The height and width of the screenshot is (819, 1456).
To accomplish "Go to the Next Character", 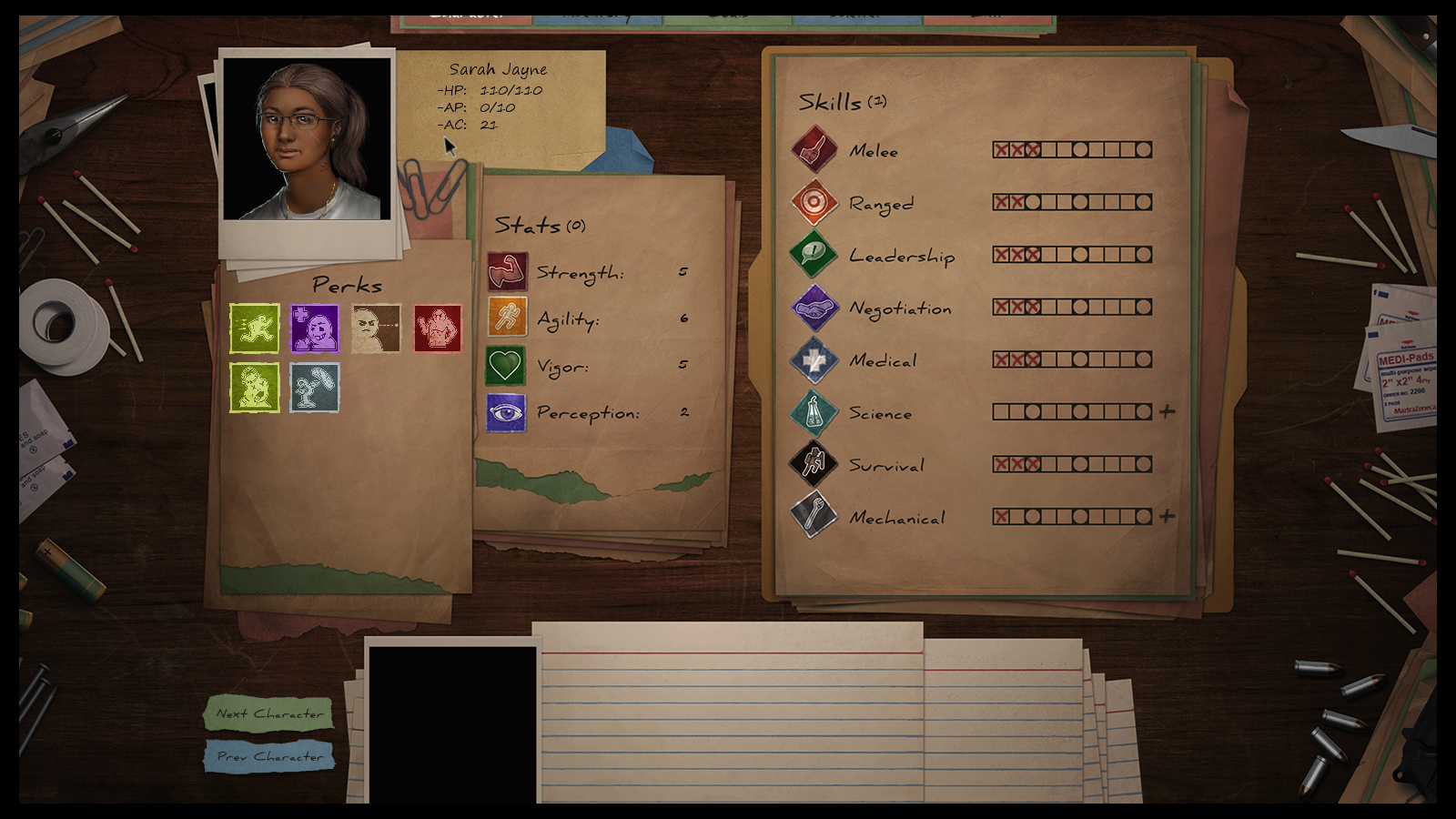I will point(269,713).
